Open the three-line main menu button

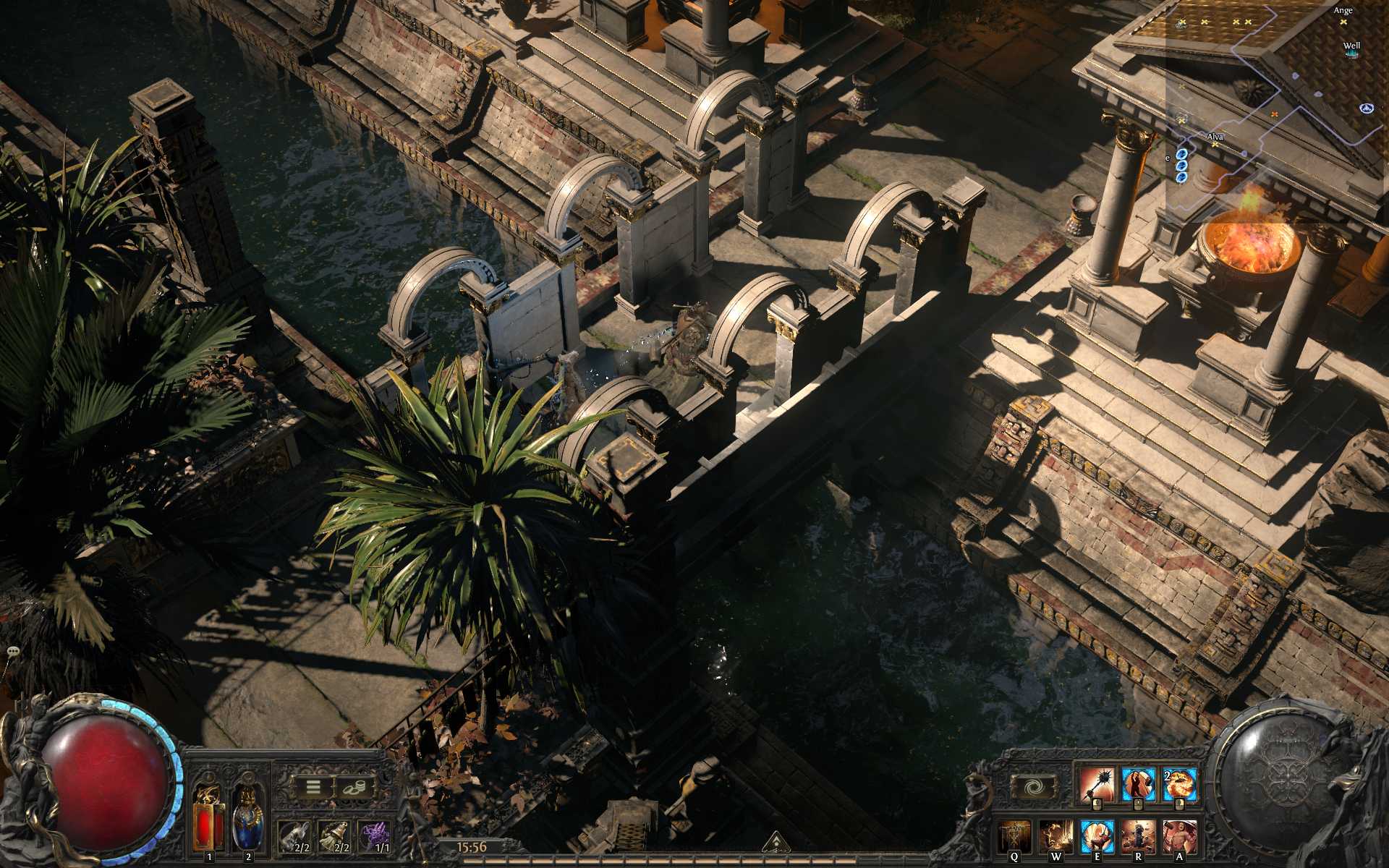313,787
